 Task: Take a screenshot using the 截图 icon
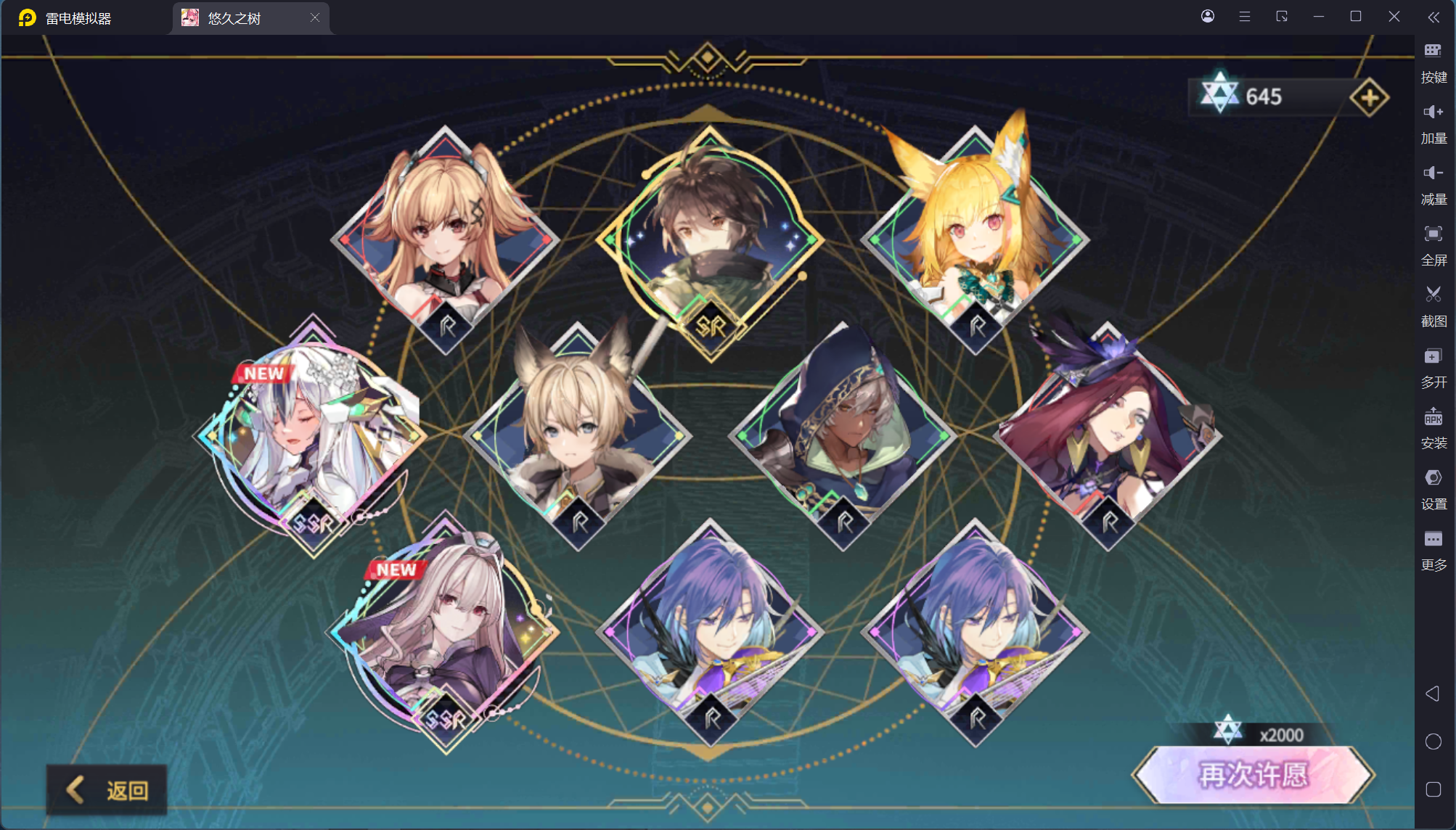(1433, 295)
